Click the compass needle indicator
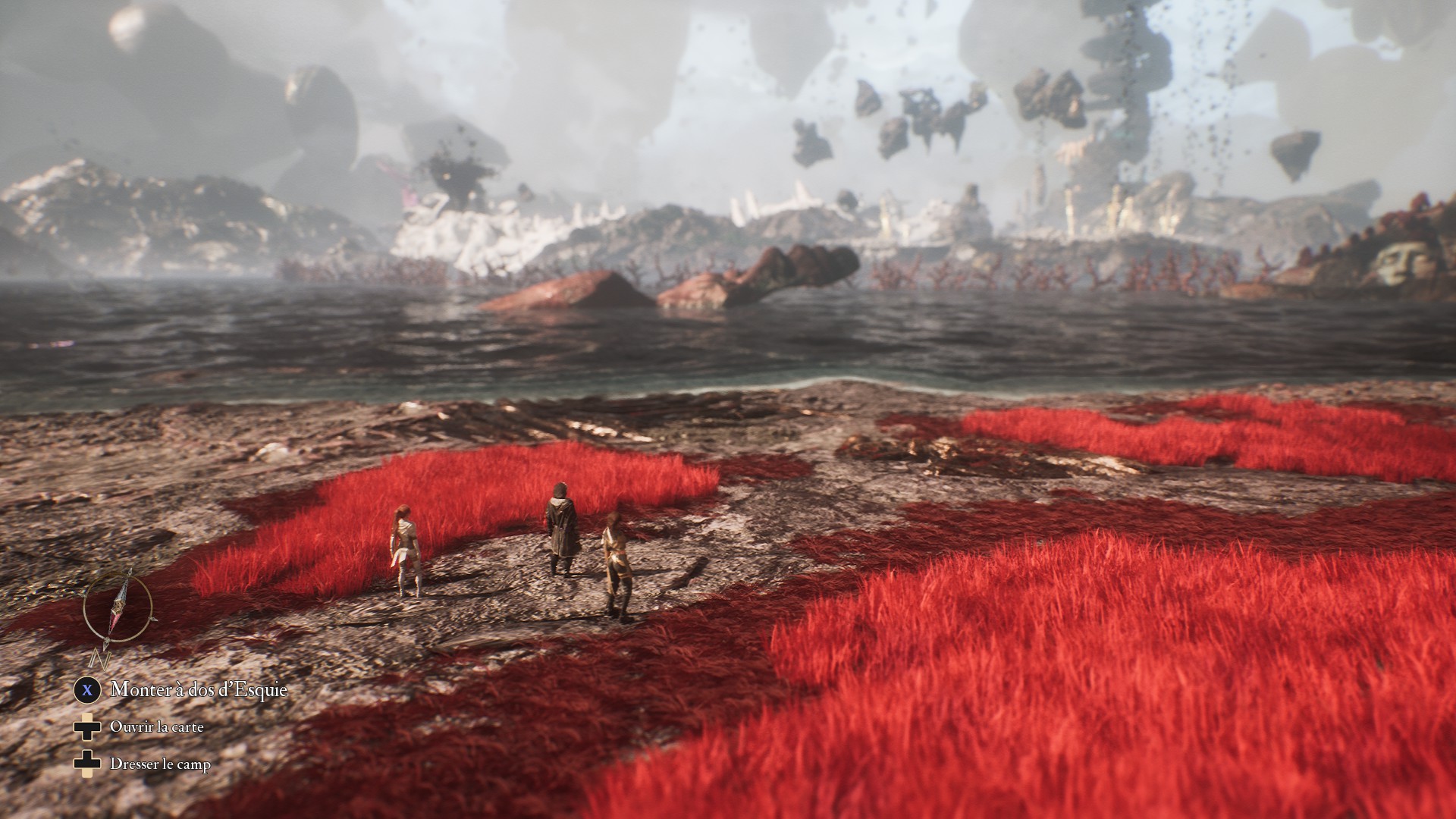This screenshot has width=1456, height=819. click(118, 607)
